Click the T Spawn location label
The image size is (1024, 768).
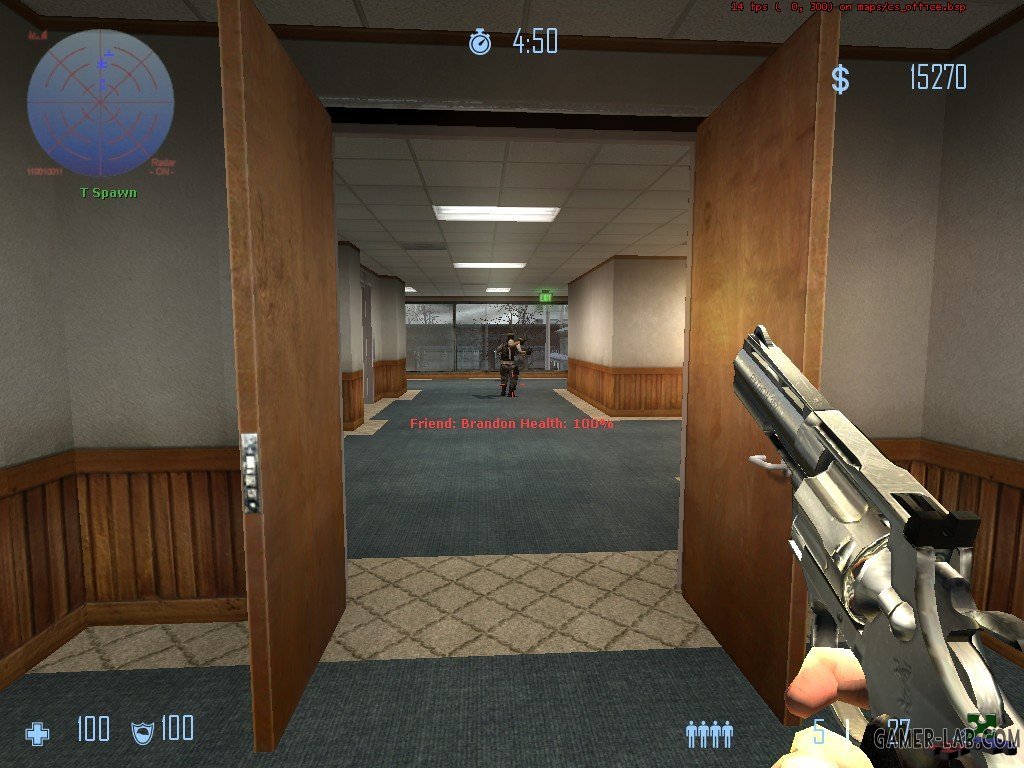tap(108, 192)
